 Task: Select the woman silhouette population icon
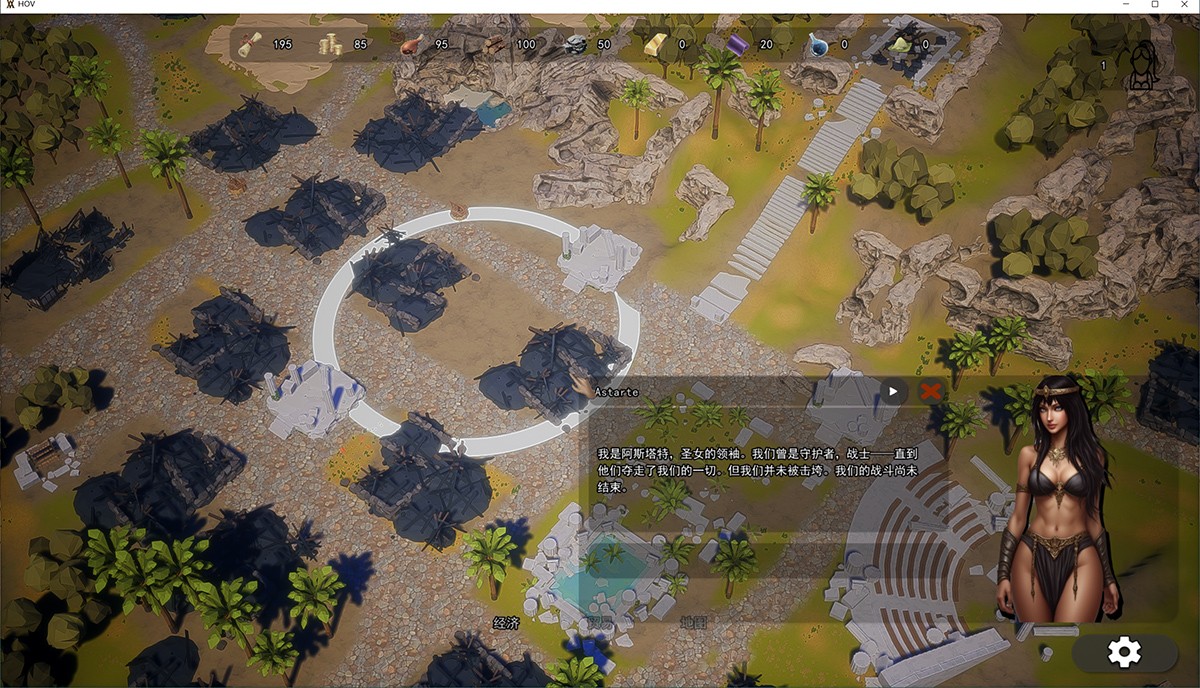pyautogui.click(x=1143, y=66)
